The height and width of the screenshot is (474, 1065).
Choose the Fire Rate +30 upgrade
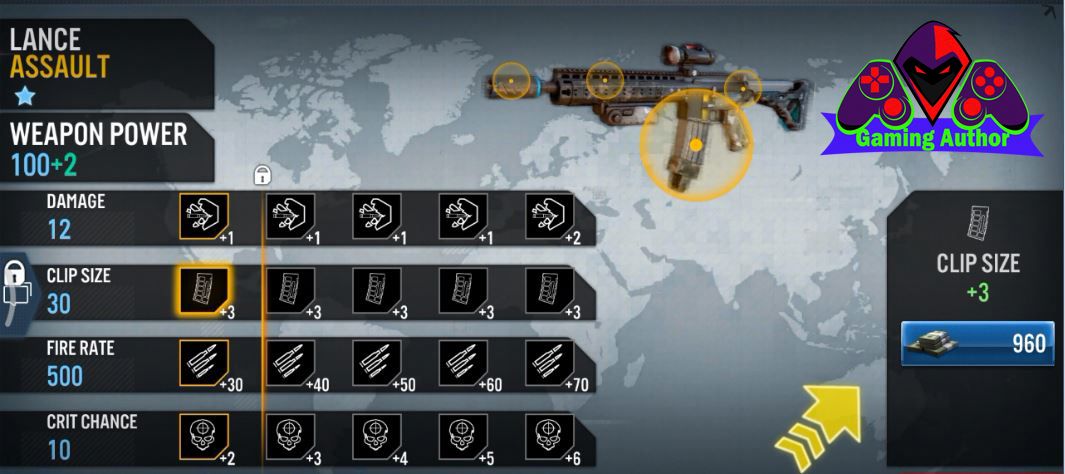(x=204, y=363)
